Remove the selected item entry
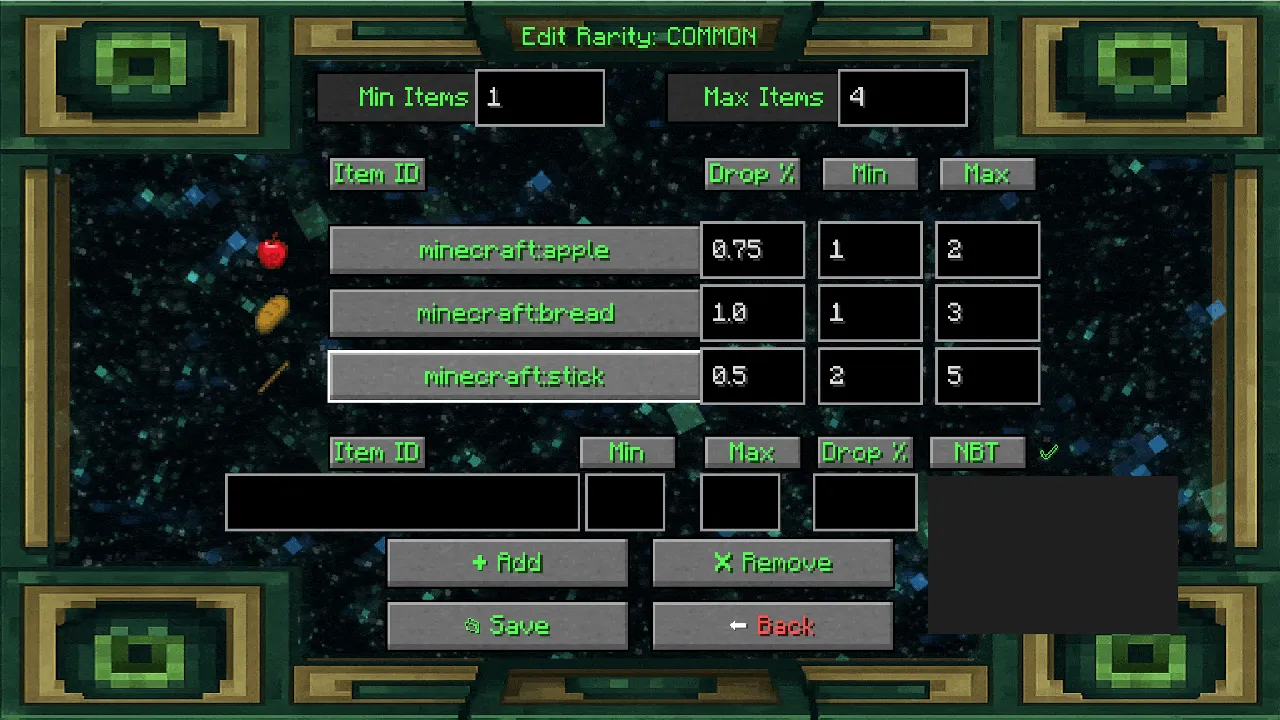1280x720 pixels. point(772,563)
